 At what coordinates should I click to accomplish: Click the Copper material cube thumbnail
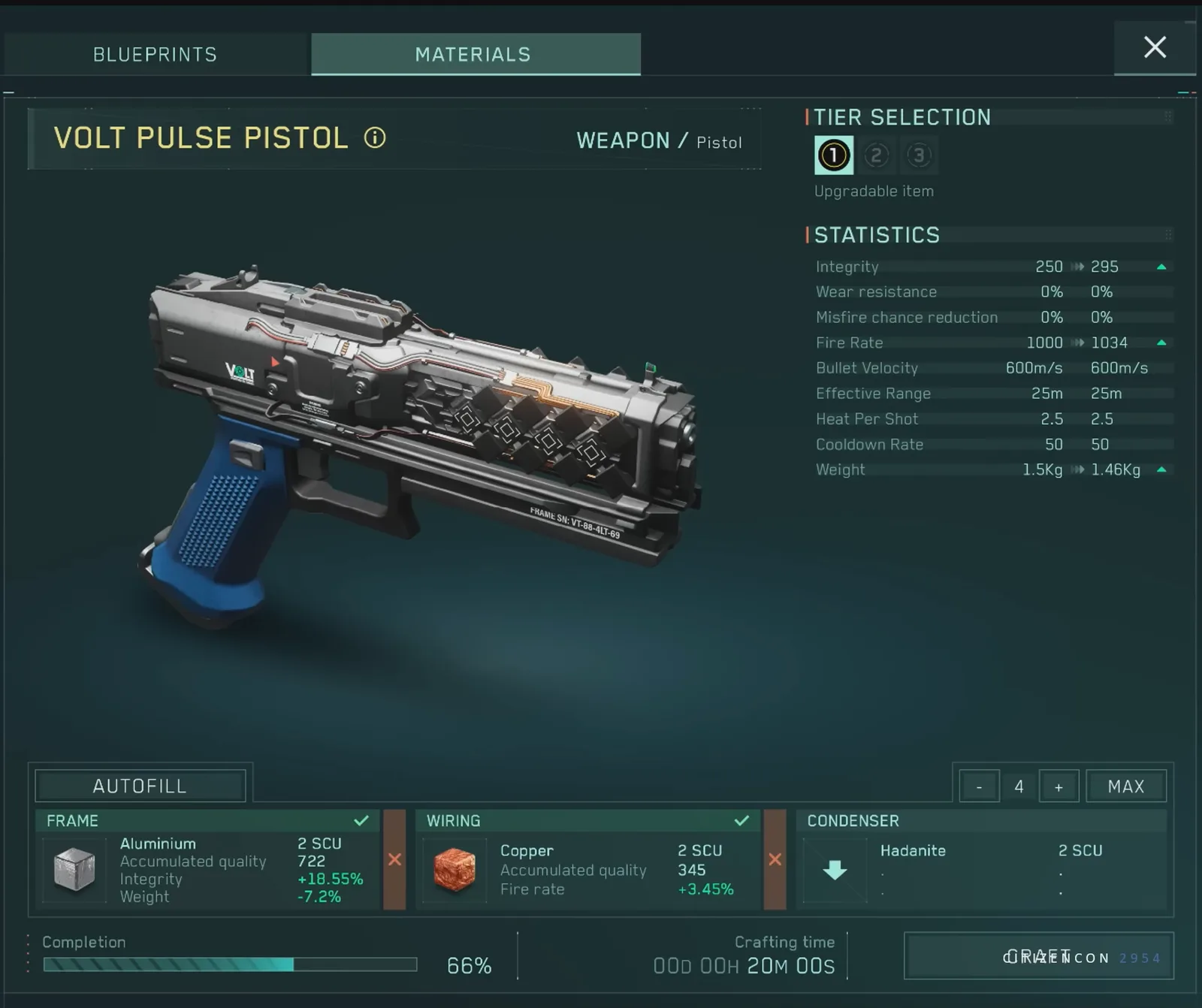[455, 870]
